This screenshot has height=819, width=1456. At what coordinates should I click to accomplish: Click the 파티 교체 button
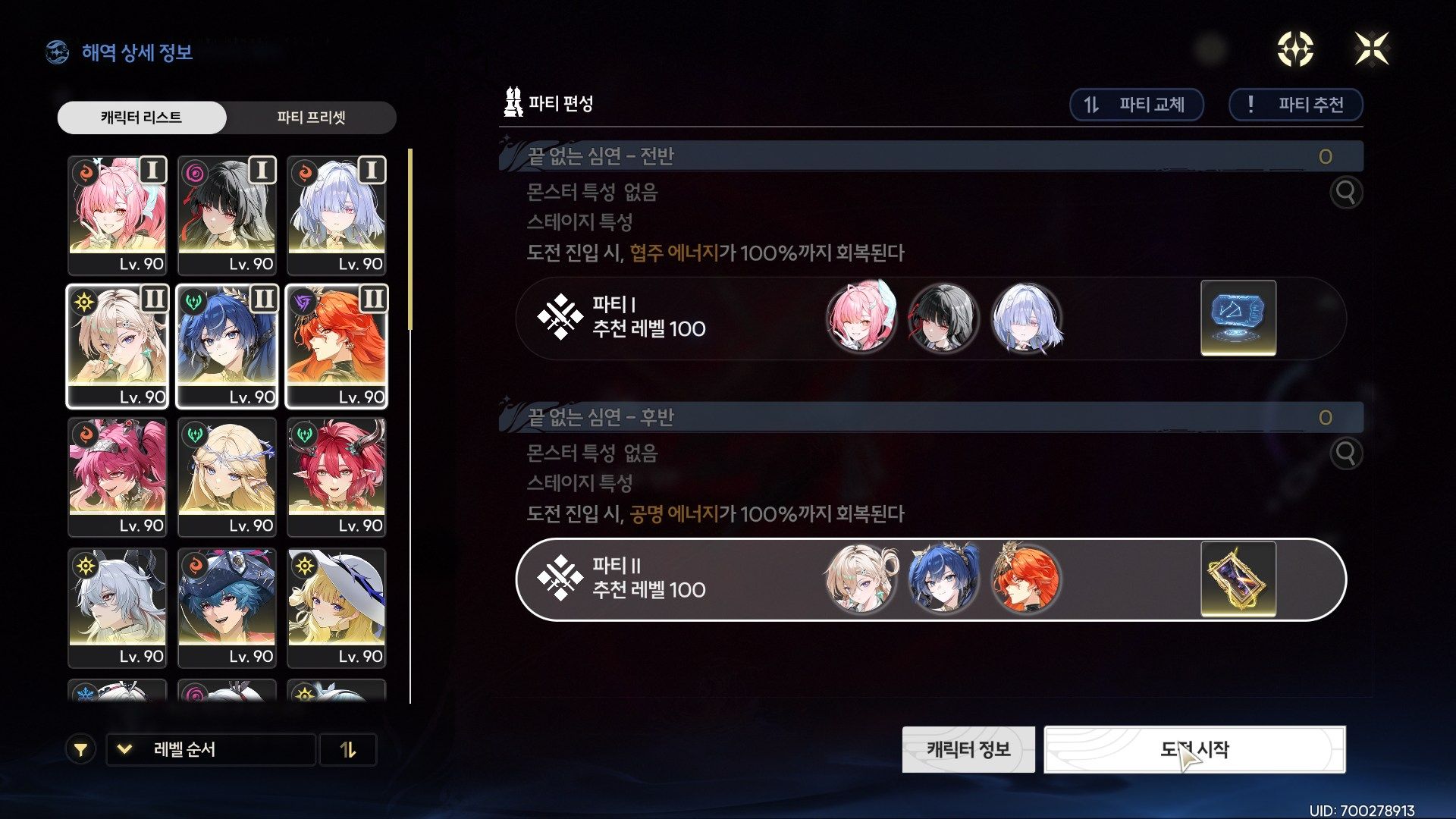pos(1136,105)
